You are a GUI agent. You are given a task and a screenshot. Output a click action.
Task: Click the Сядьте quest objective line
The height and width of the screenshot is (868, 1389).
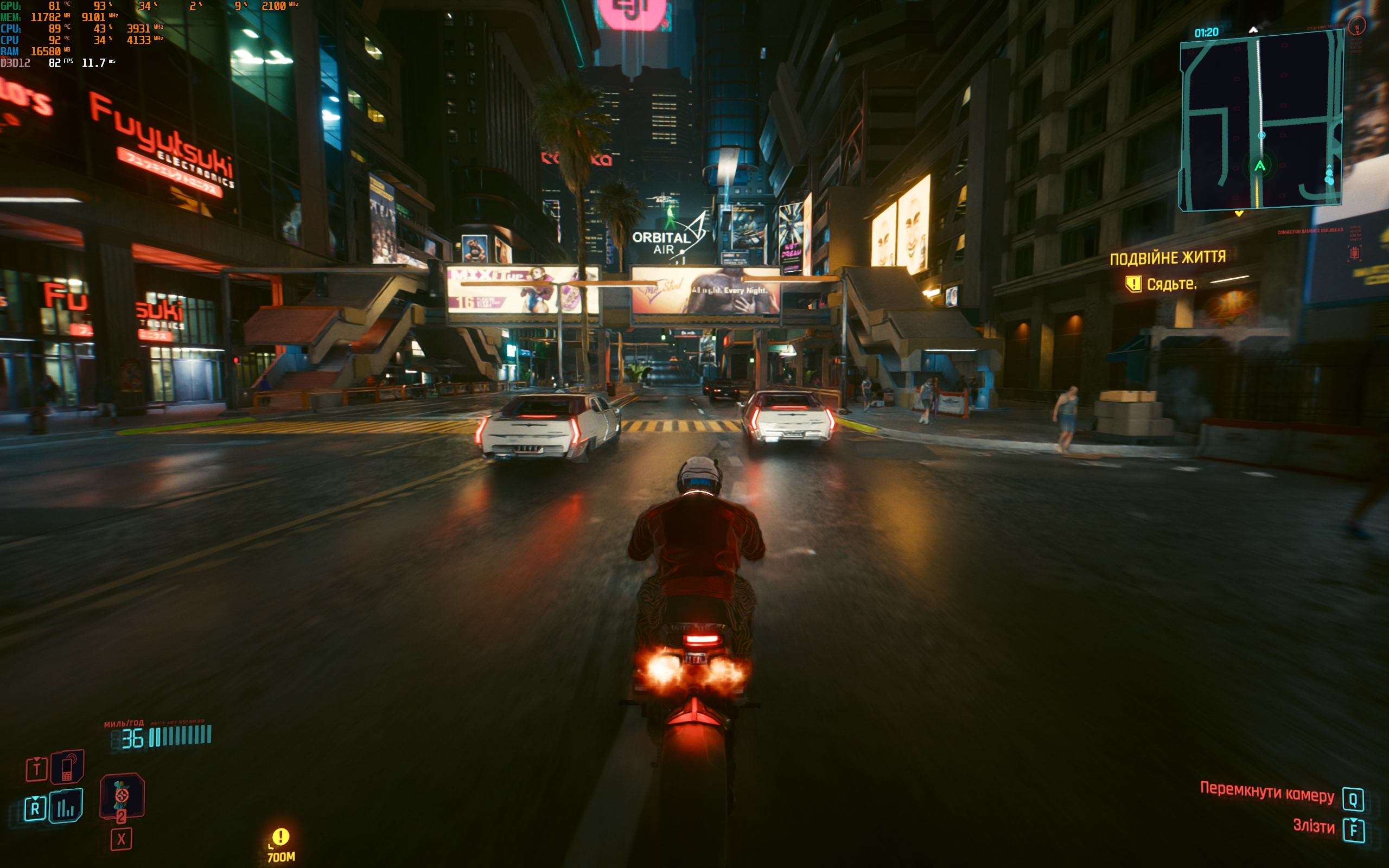[x=1171, y=284]
